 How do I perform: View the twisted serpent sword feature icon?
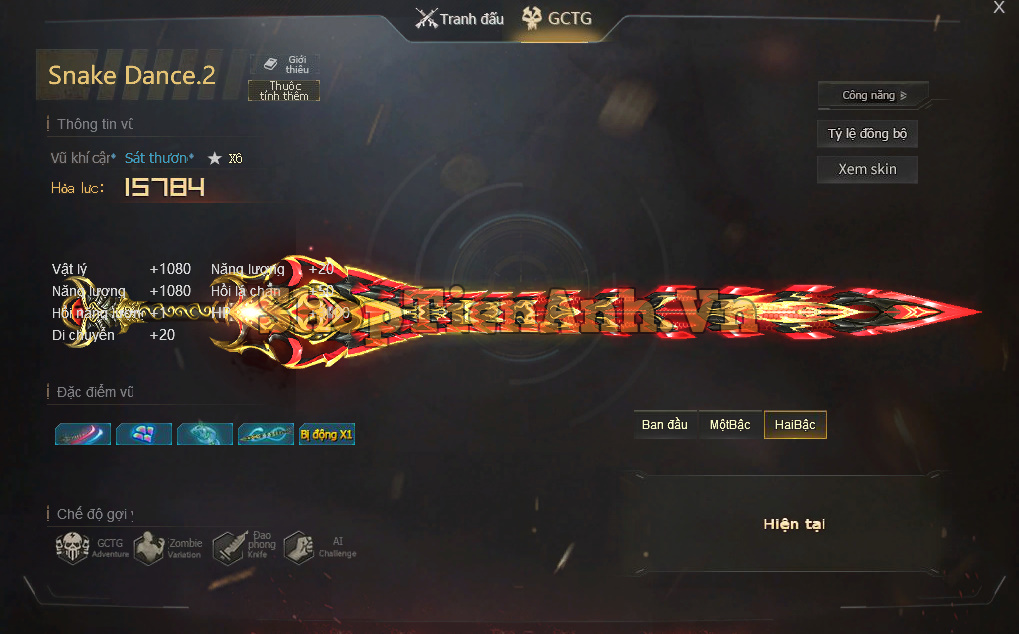click(266, 434)
